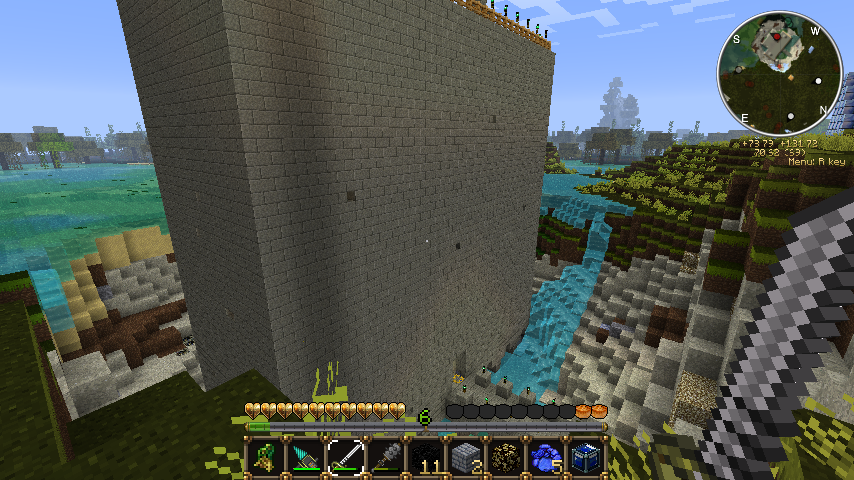The width and height of the screenshot is (854, 480).
Task: Select the black coal stack of 11
Action: (426, 456)
